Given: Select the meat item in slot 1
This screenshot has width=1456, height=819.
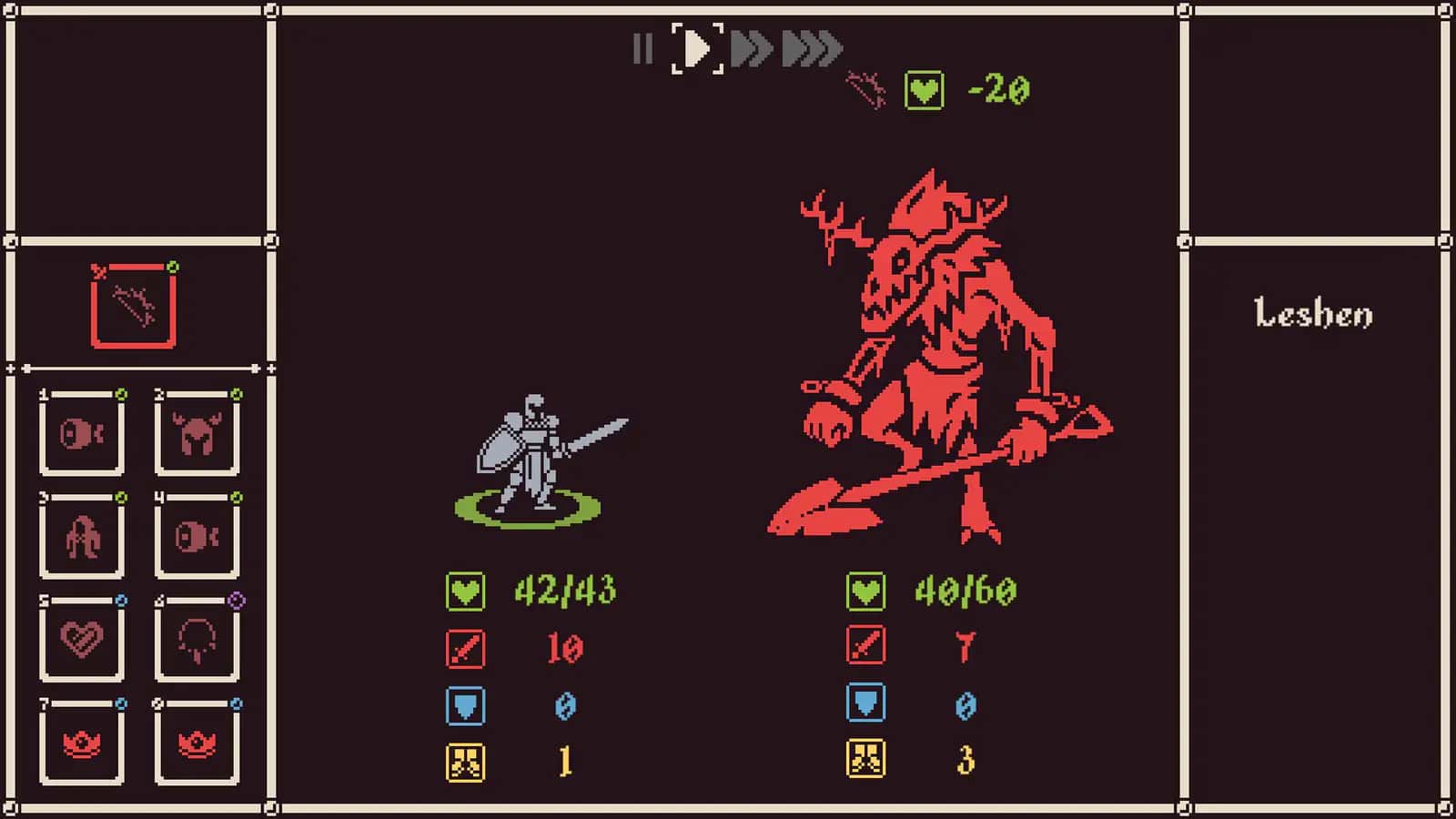Looking at the screenshot, I should pyautogui.click(x=82, y=434).
